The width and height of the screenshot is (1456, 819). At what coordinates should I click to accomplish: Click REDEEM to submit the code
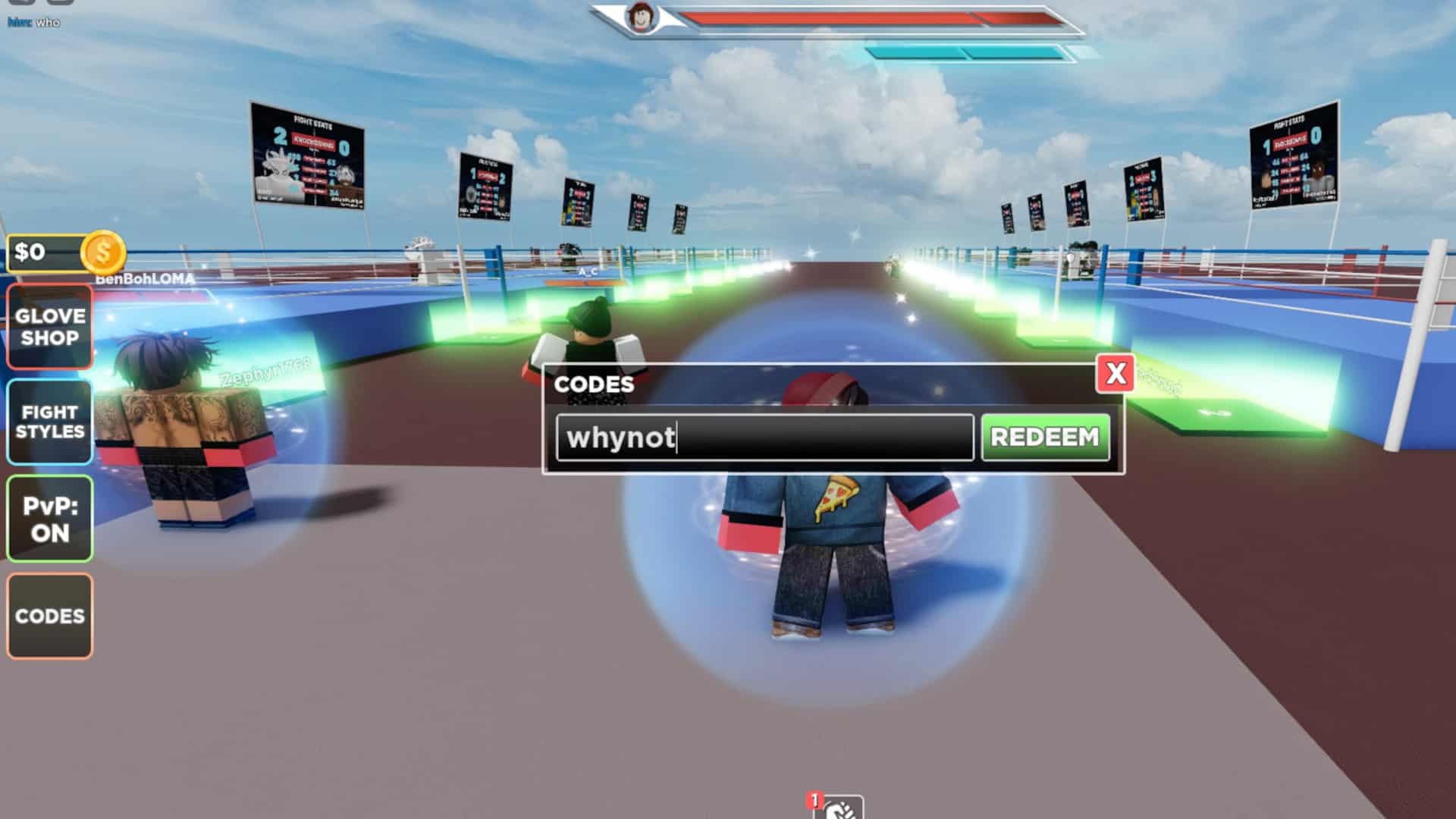coord(1045,436)
